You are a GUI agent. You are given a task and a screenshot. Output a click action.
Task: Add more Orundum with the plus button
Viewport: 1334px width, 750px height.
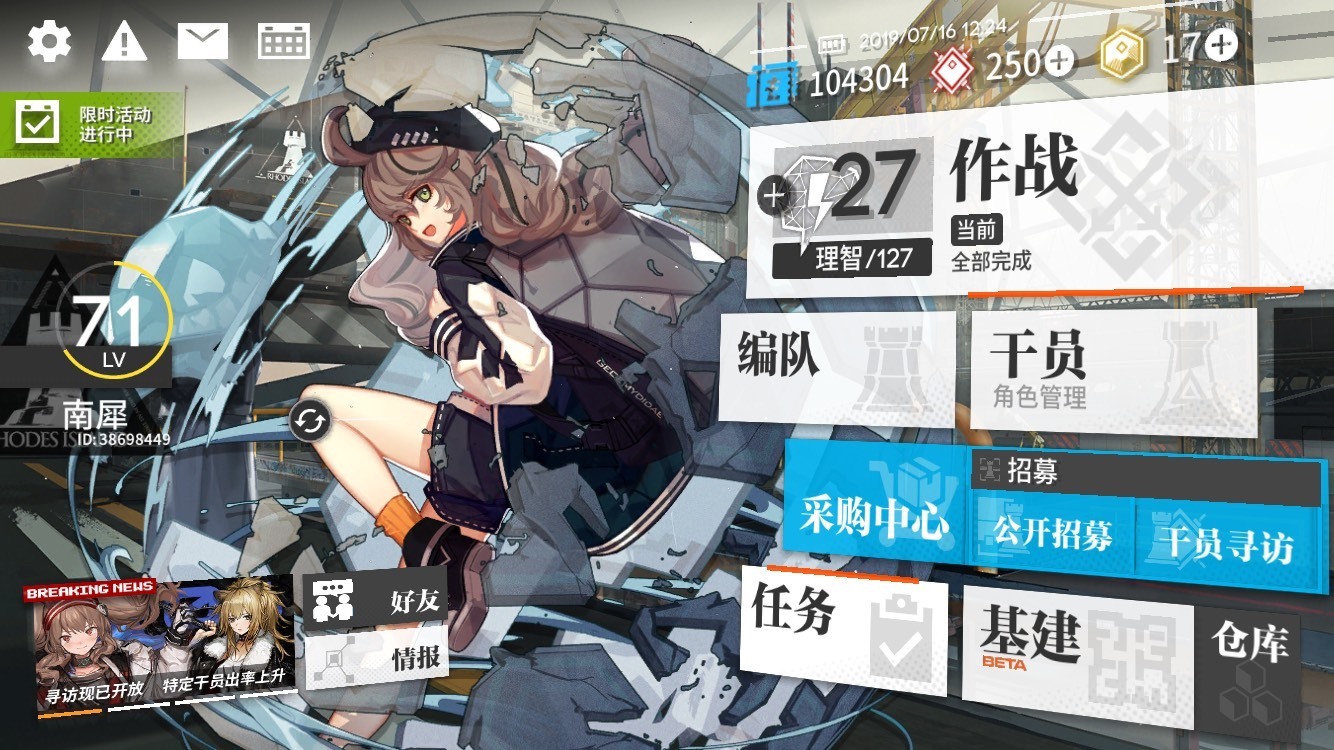tap(1059, 63)
